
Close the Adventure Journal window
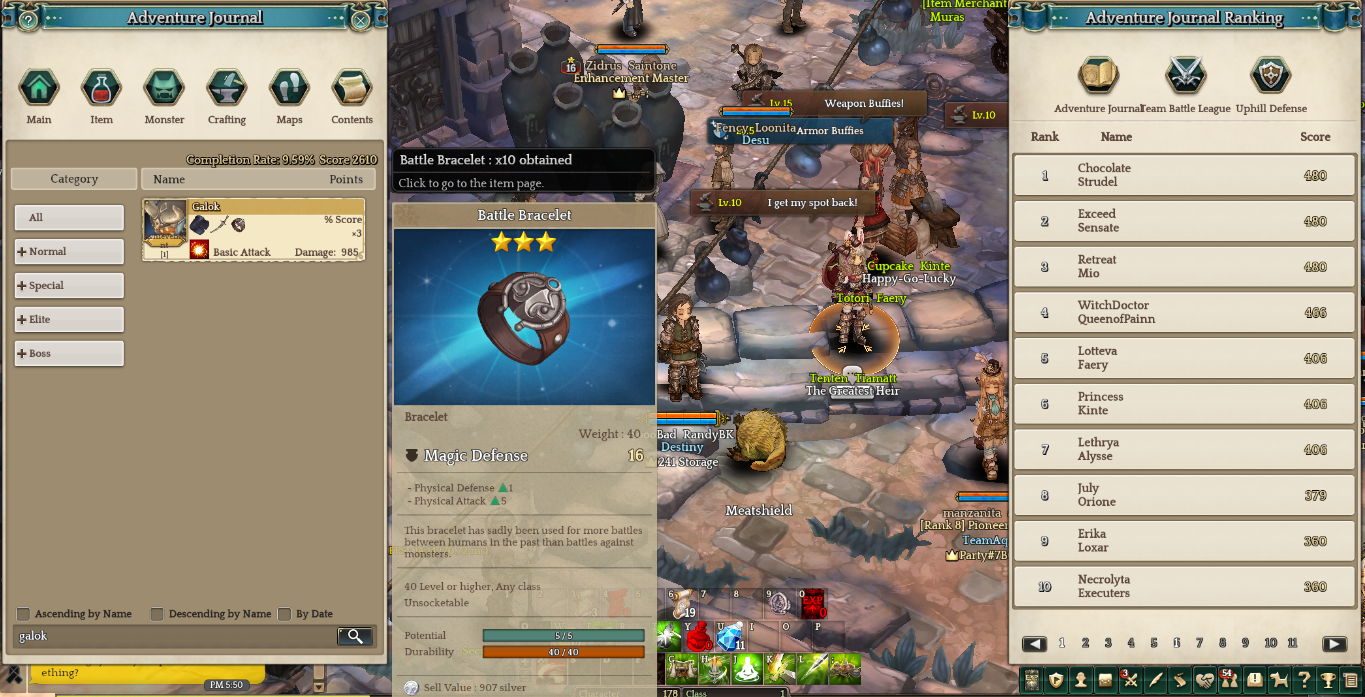(x=361, y=19)
